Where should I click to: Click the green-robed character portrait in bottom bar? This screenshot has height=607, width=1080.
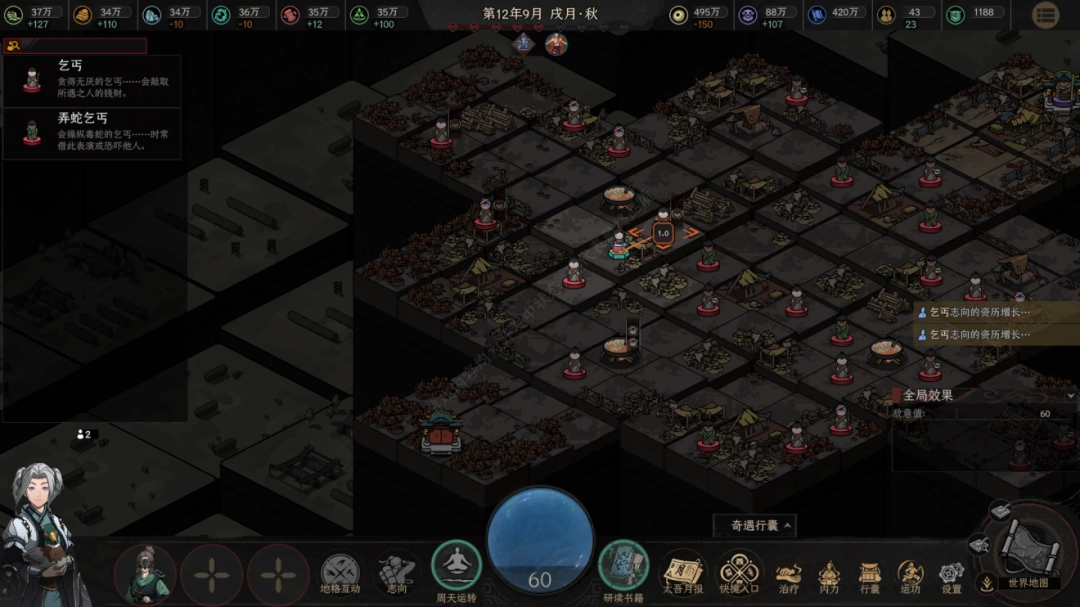coord(145,574)
